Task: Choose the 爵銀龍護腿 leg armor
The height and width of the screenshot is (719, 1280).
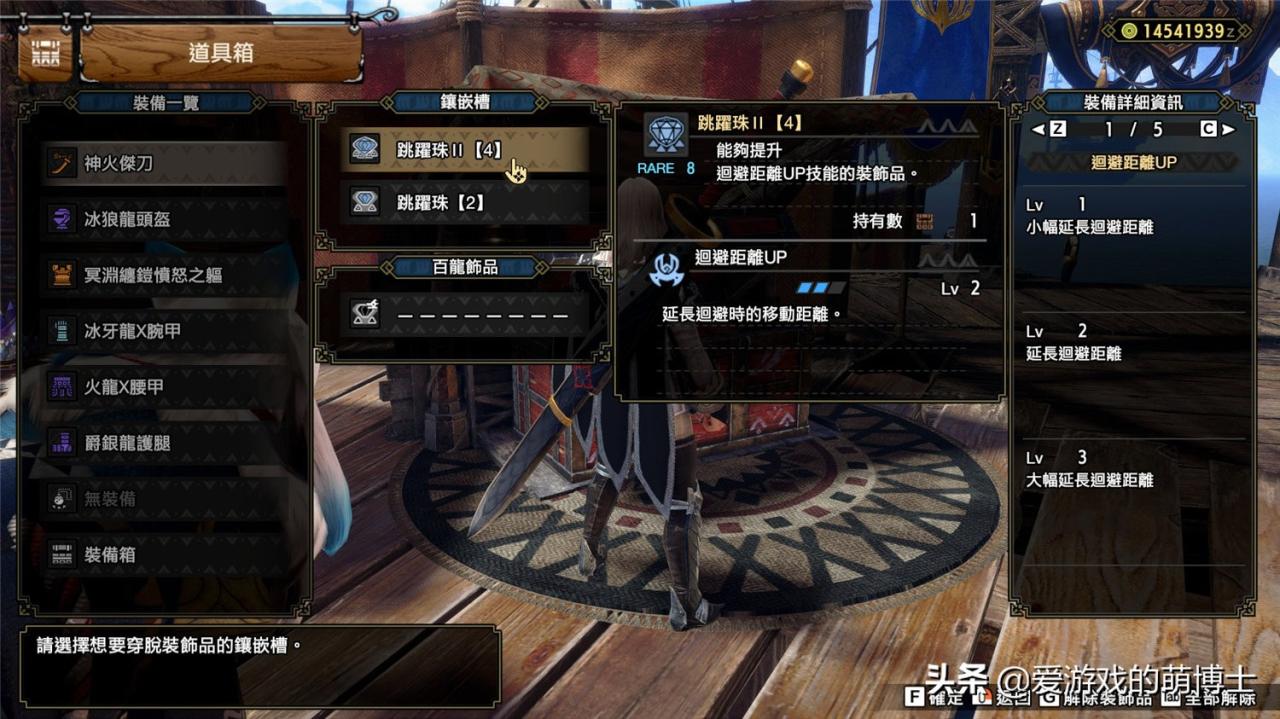Action: tap(165, 443)
